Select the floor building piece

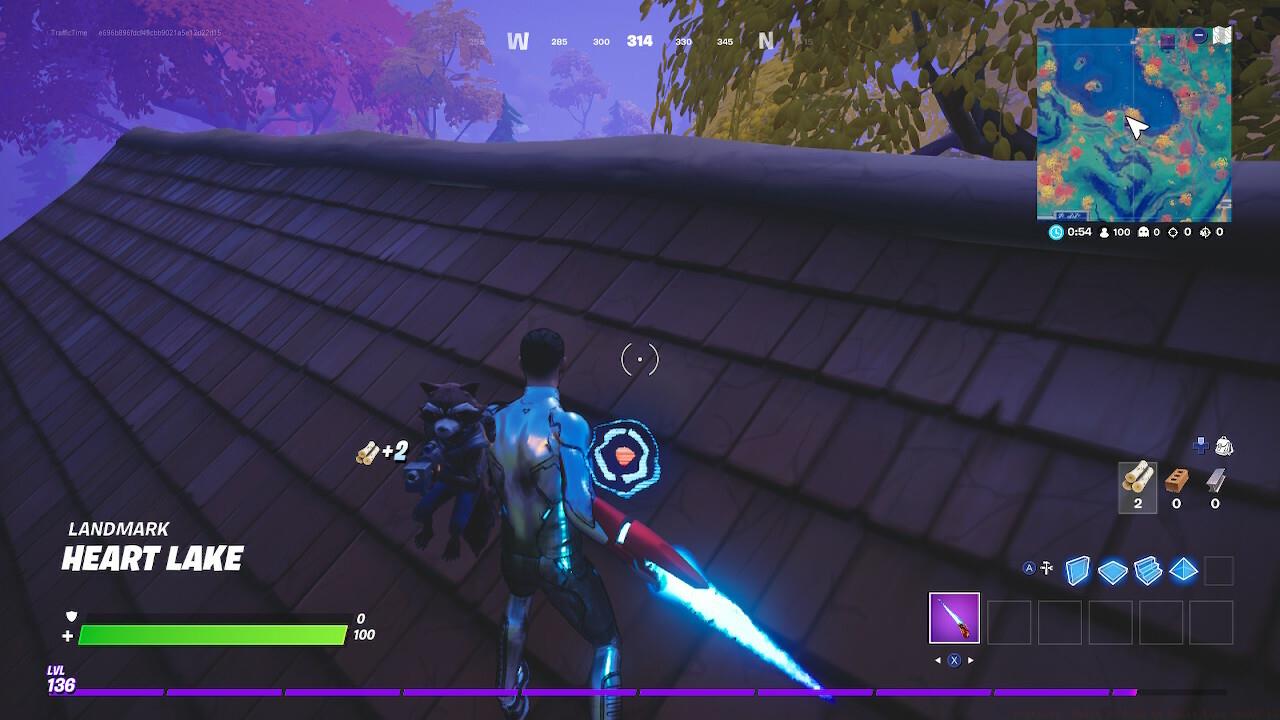coord(1112,570)
